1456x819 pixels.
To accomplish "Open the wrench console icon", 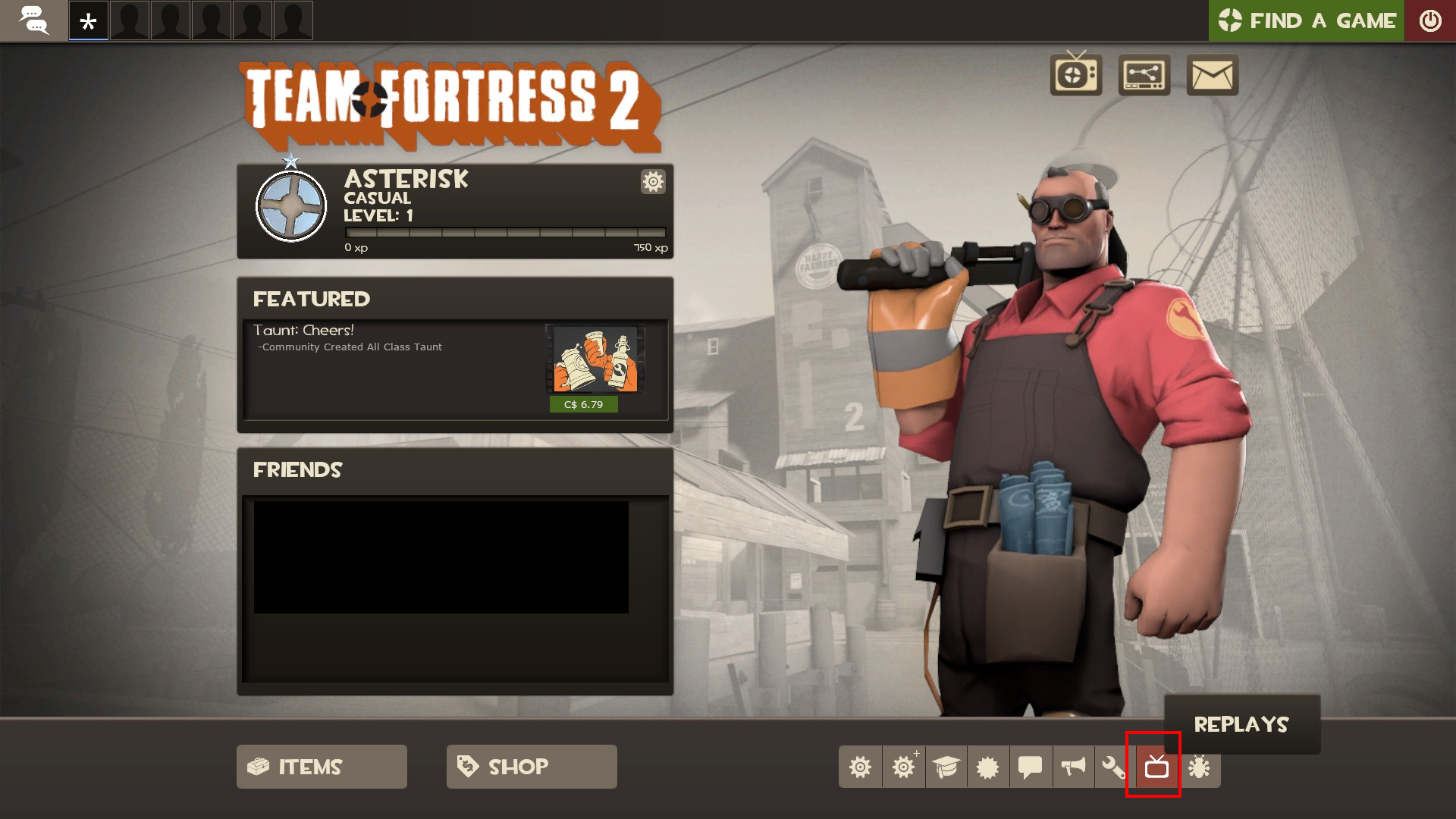I will (x=1112, y=767).
